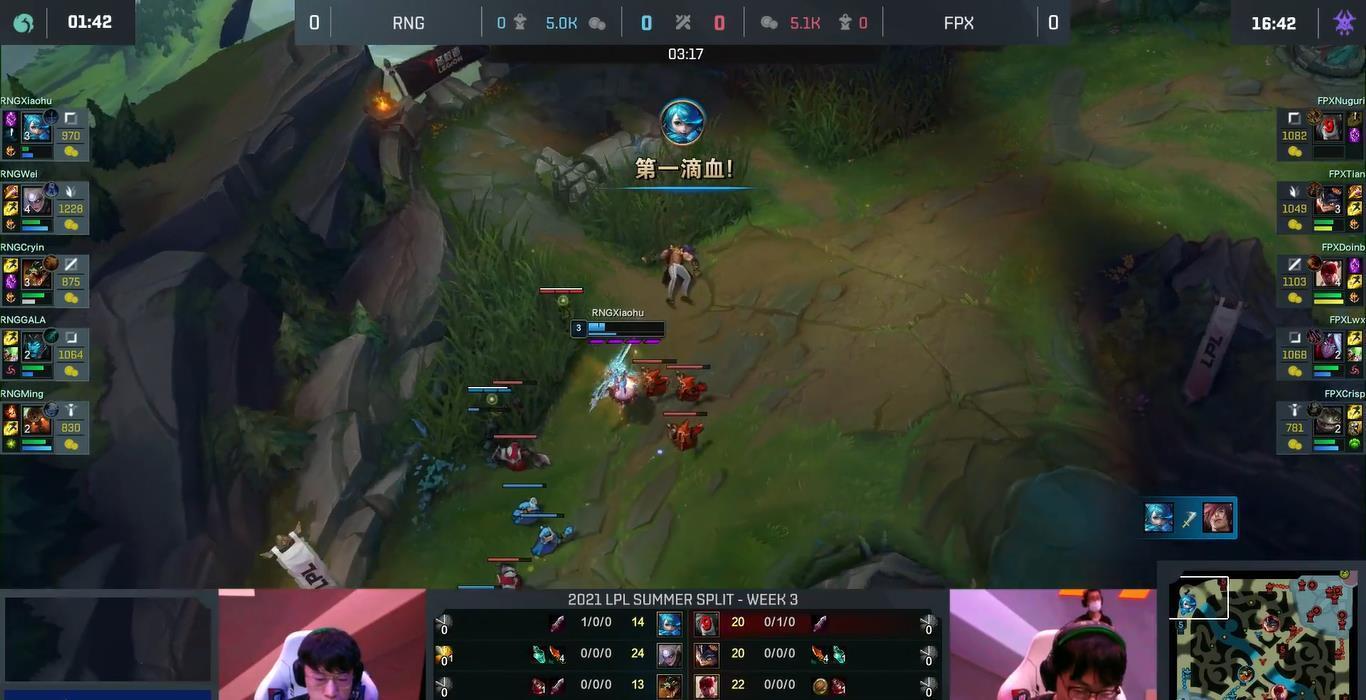Pick RNGMing's champion portrait

tap(36, 419)
